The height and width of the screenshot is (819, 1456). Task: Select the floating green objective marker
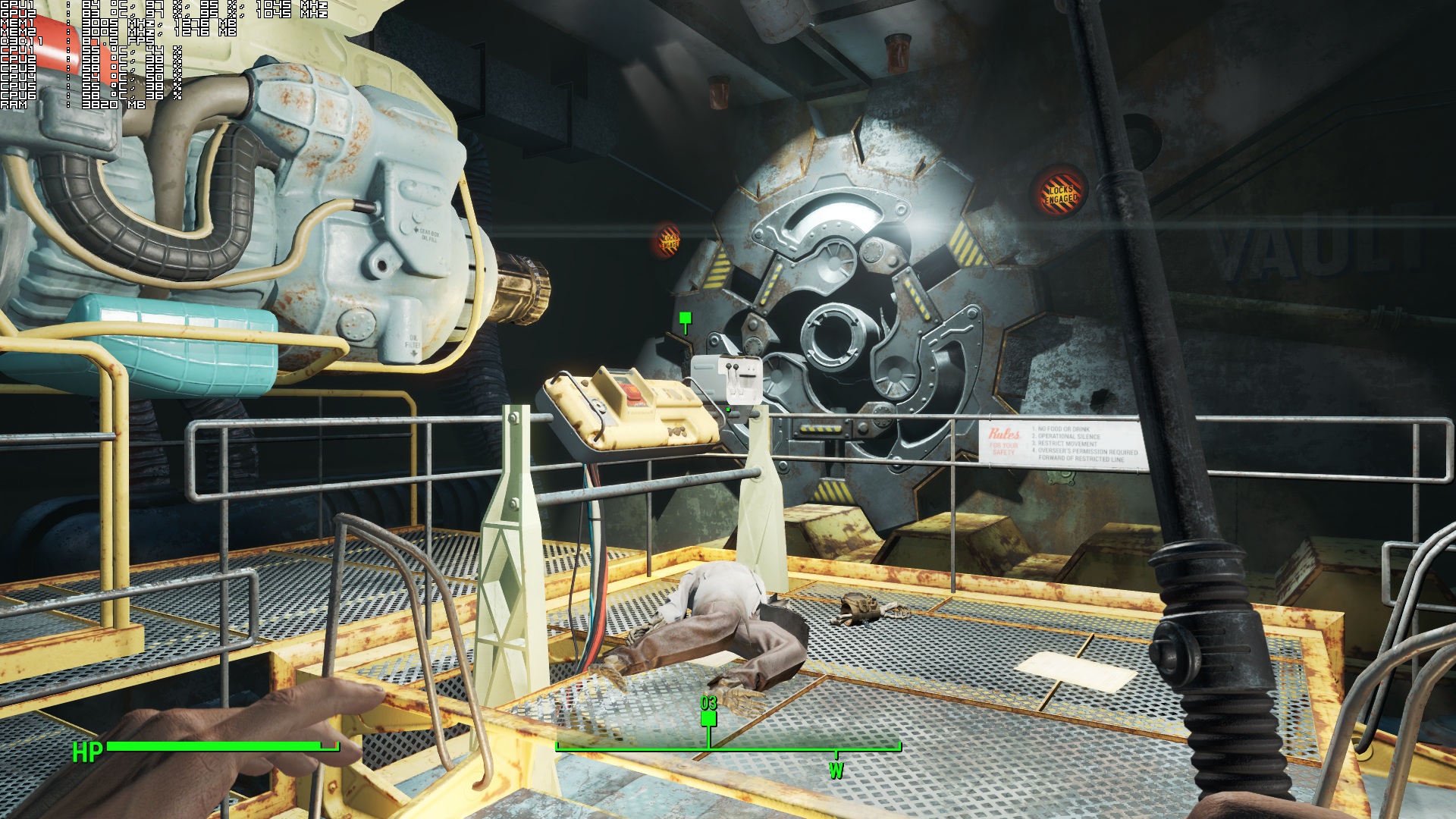point(686,319)
